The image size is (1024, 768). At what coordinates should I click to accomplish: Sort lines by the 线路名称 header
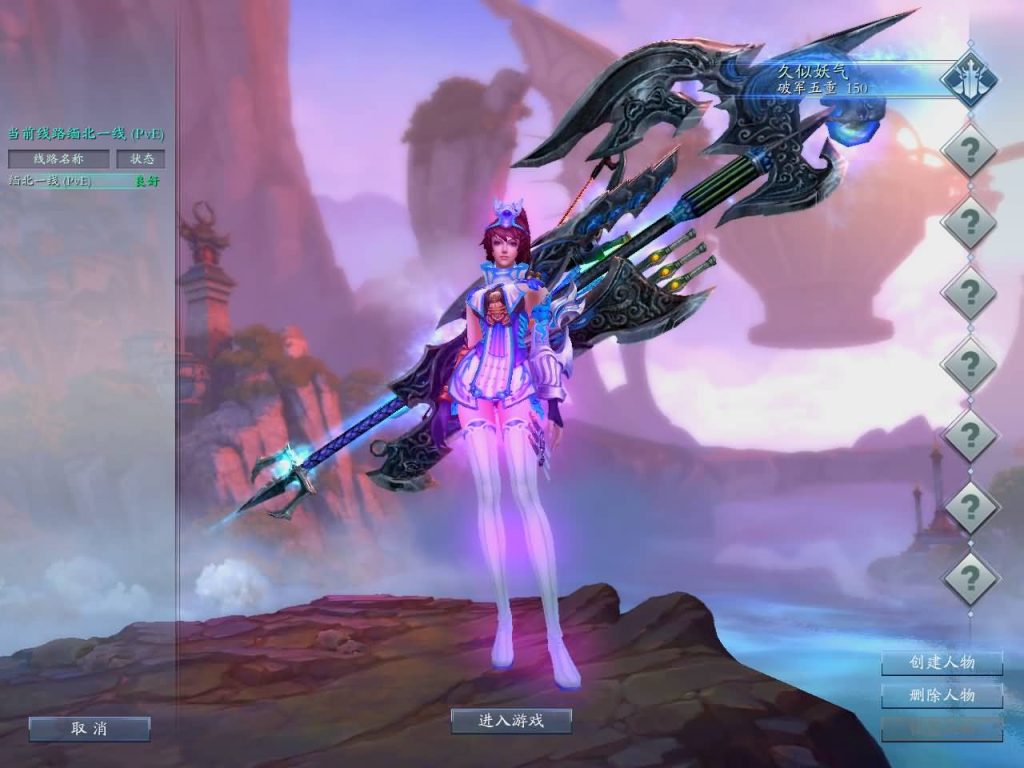(58, 159)
